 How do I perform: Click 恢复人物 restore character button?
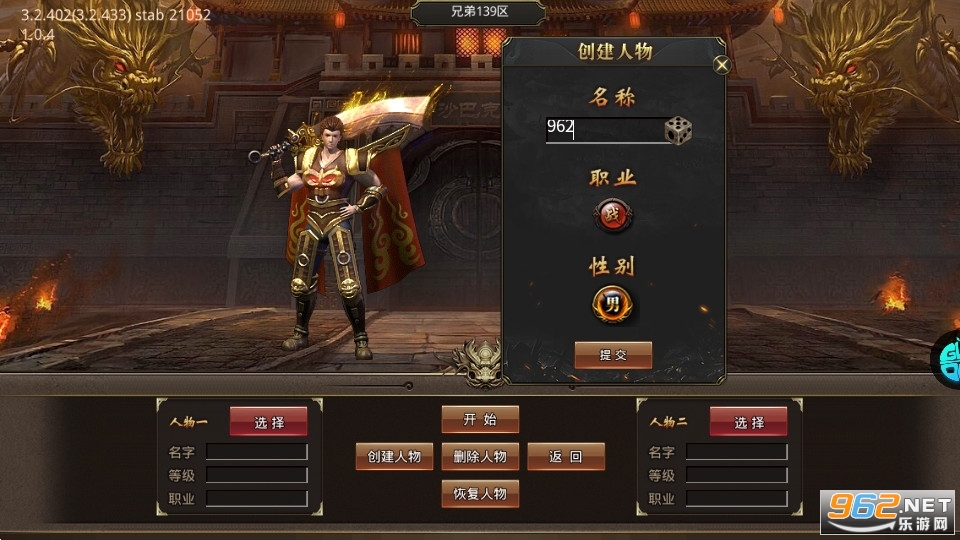480,494
